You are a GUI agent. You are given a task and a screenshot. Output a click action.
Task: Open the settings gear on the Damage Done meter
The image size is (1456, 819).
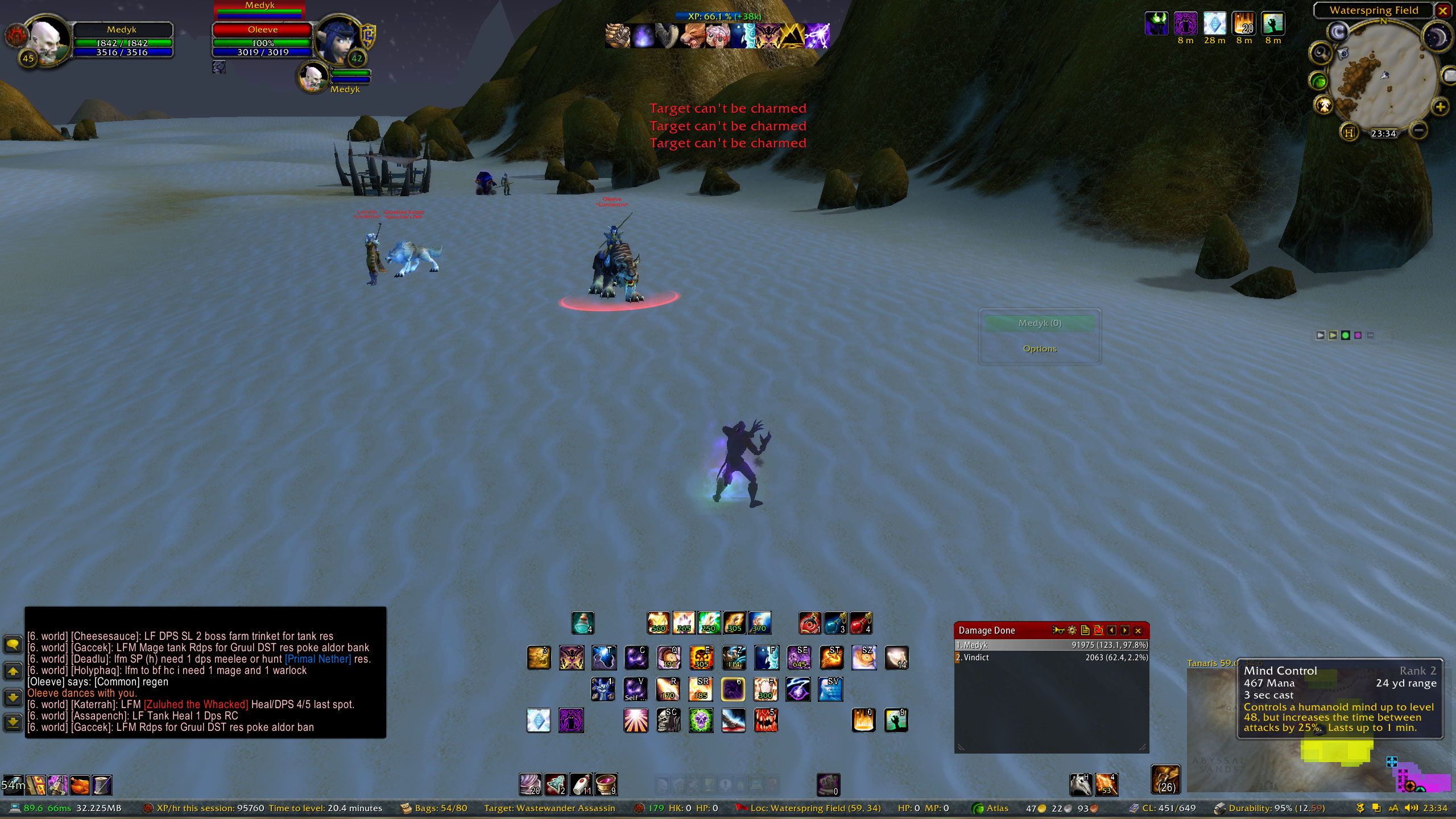[x=1072, y=630]
